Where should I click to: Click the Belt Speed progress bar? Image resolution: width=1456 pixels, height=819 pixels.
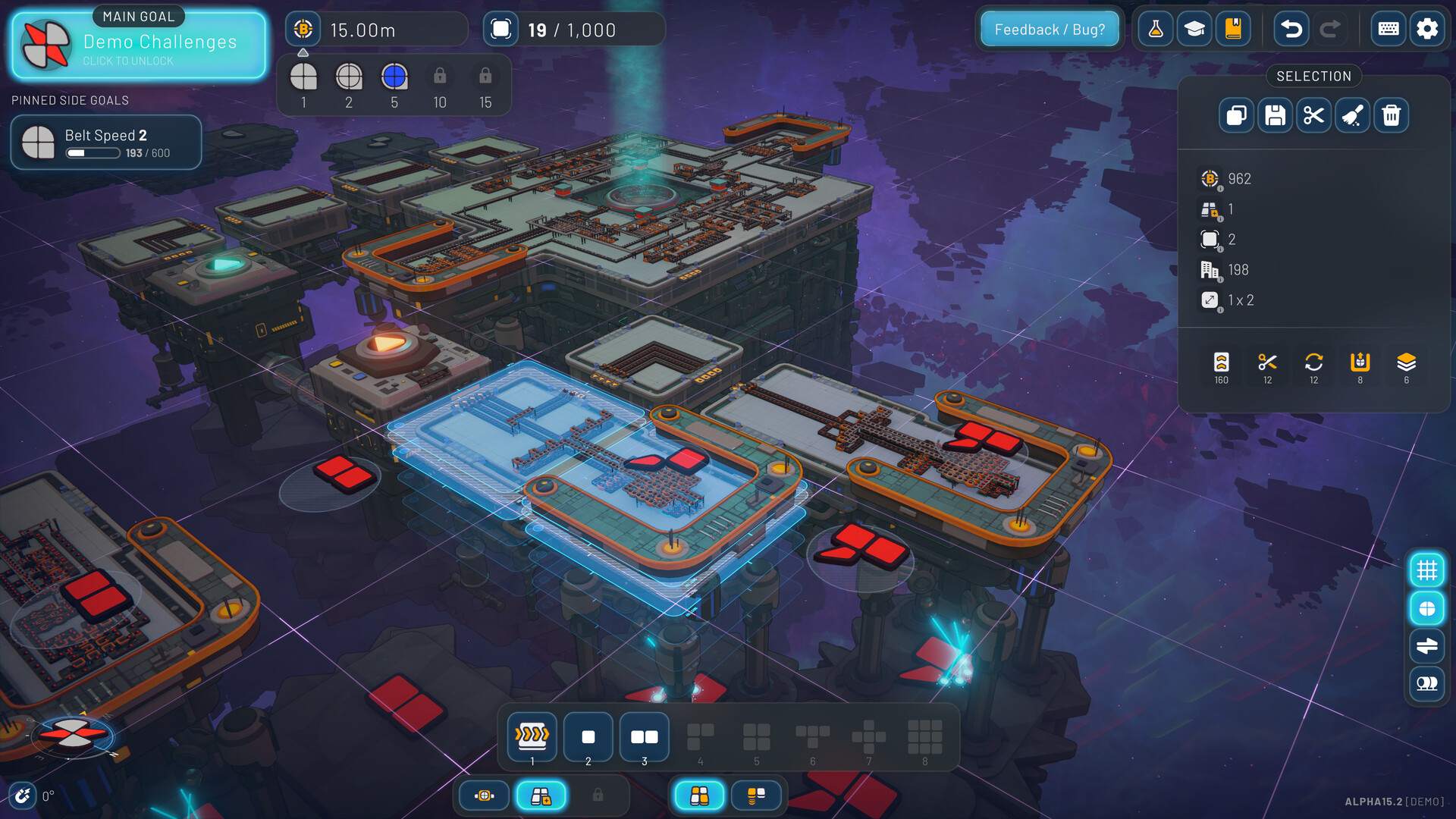[x=93, y=152]
